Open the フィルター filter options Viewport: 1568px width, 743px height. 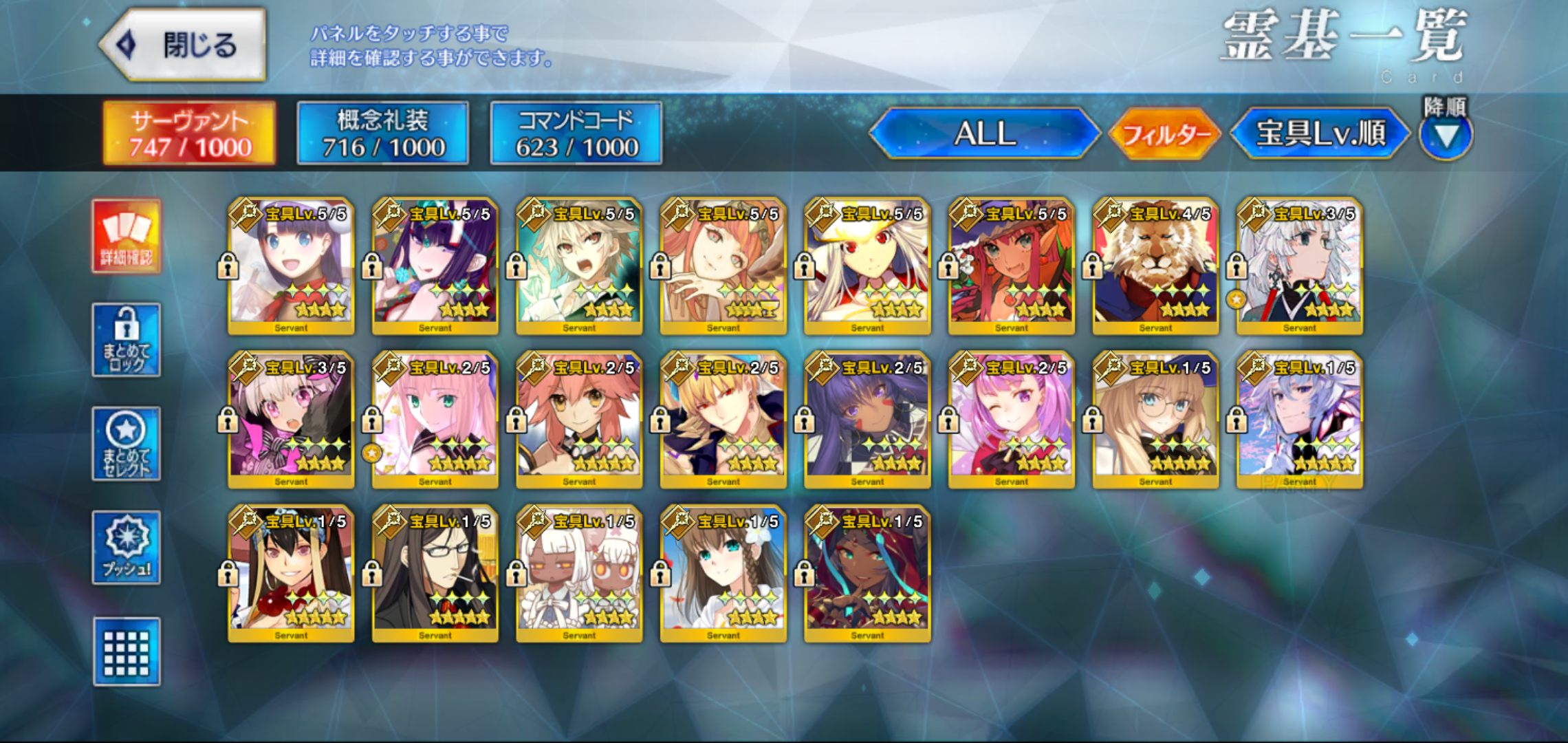click(x=1165, y=133)
